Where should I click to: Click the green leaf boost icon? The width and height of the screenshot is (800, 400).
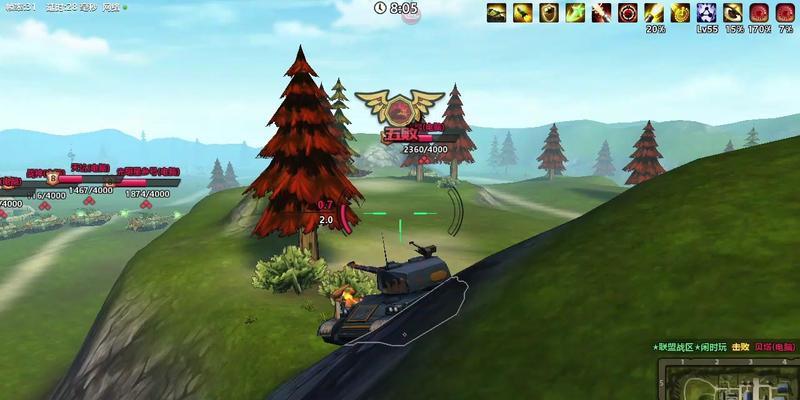coord(575,13)
